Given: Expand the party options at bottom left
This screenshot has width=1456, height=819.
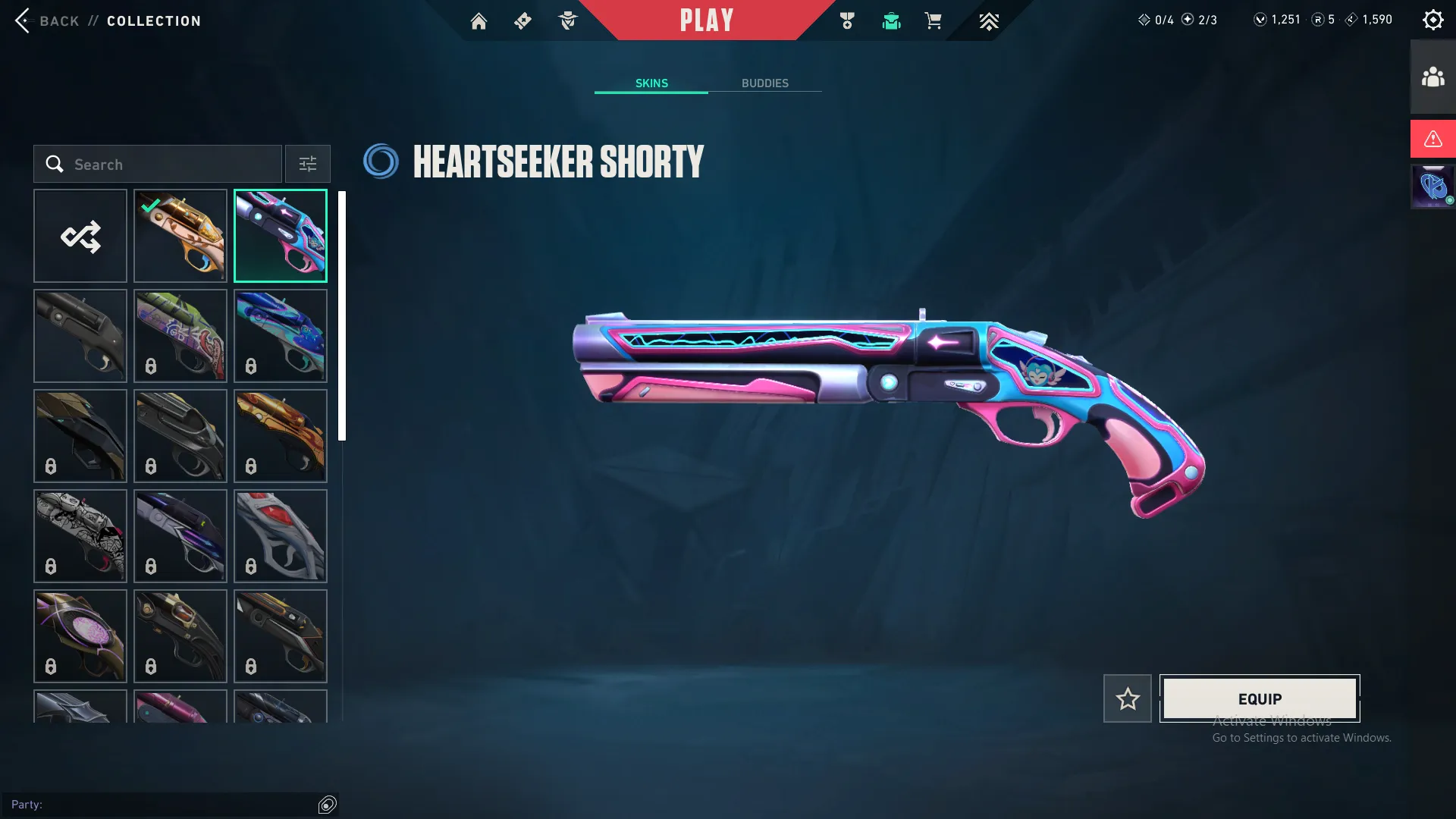Looking at the screenshot, I should (x=328, y=805).
